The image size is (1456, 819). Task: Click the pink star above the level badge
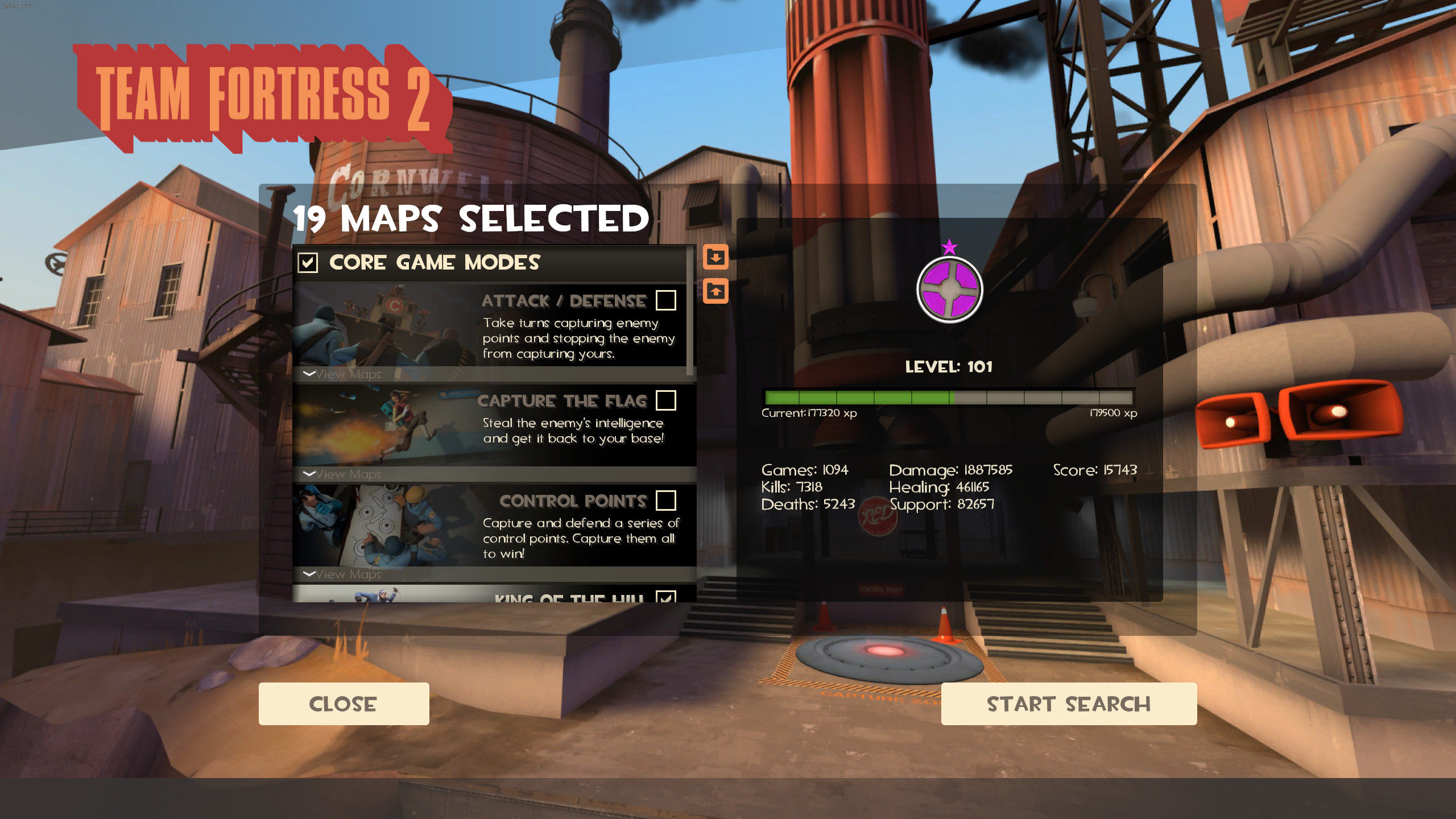click(x=949, y=247)
